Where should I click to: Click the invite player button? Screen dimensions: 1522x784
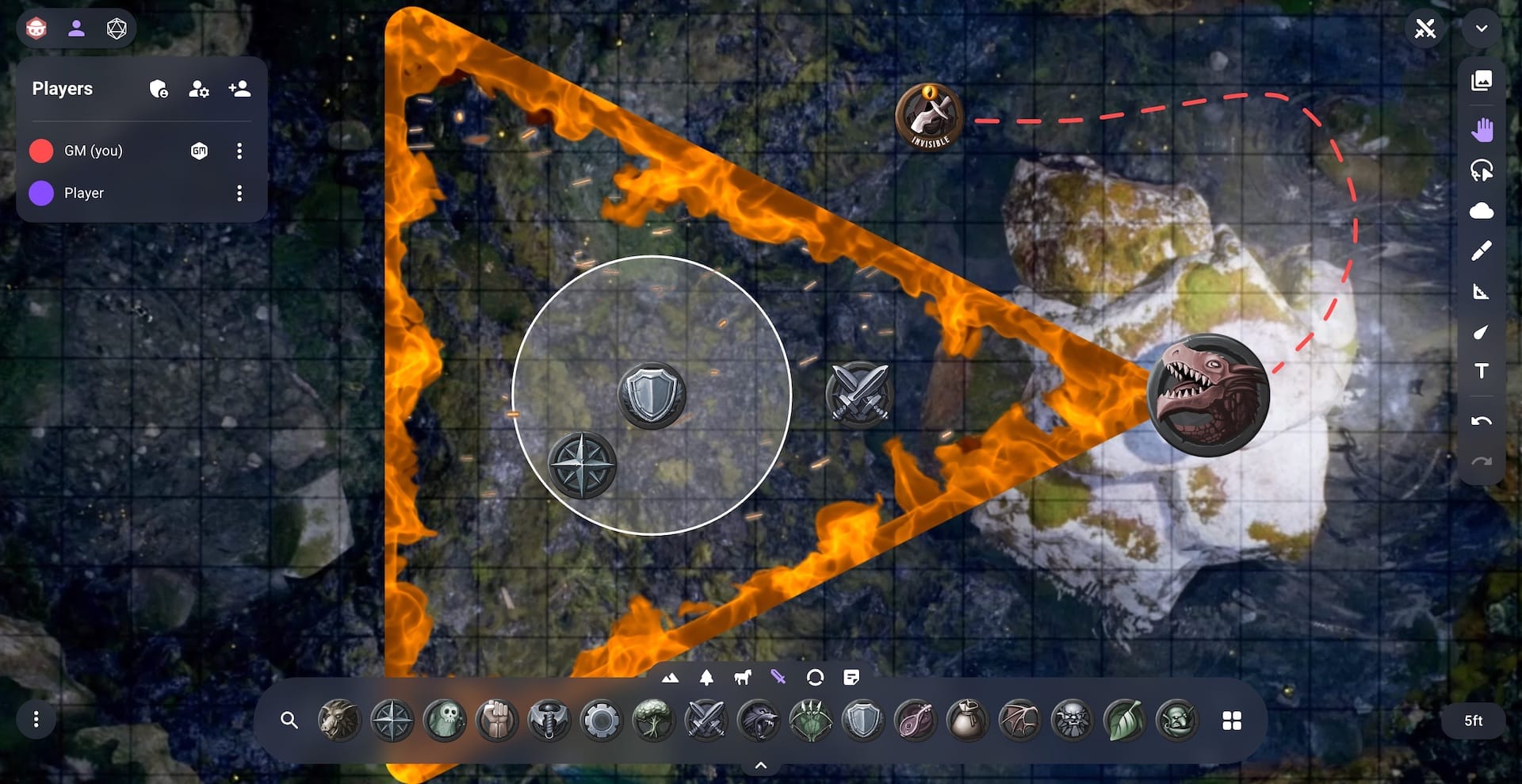[x=239, y=89]
